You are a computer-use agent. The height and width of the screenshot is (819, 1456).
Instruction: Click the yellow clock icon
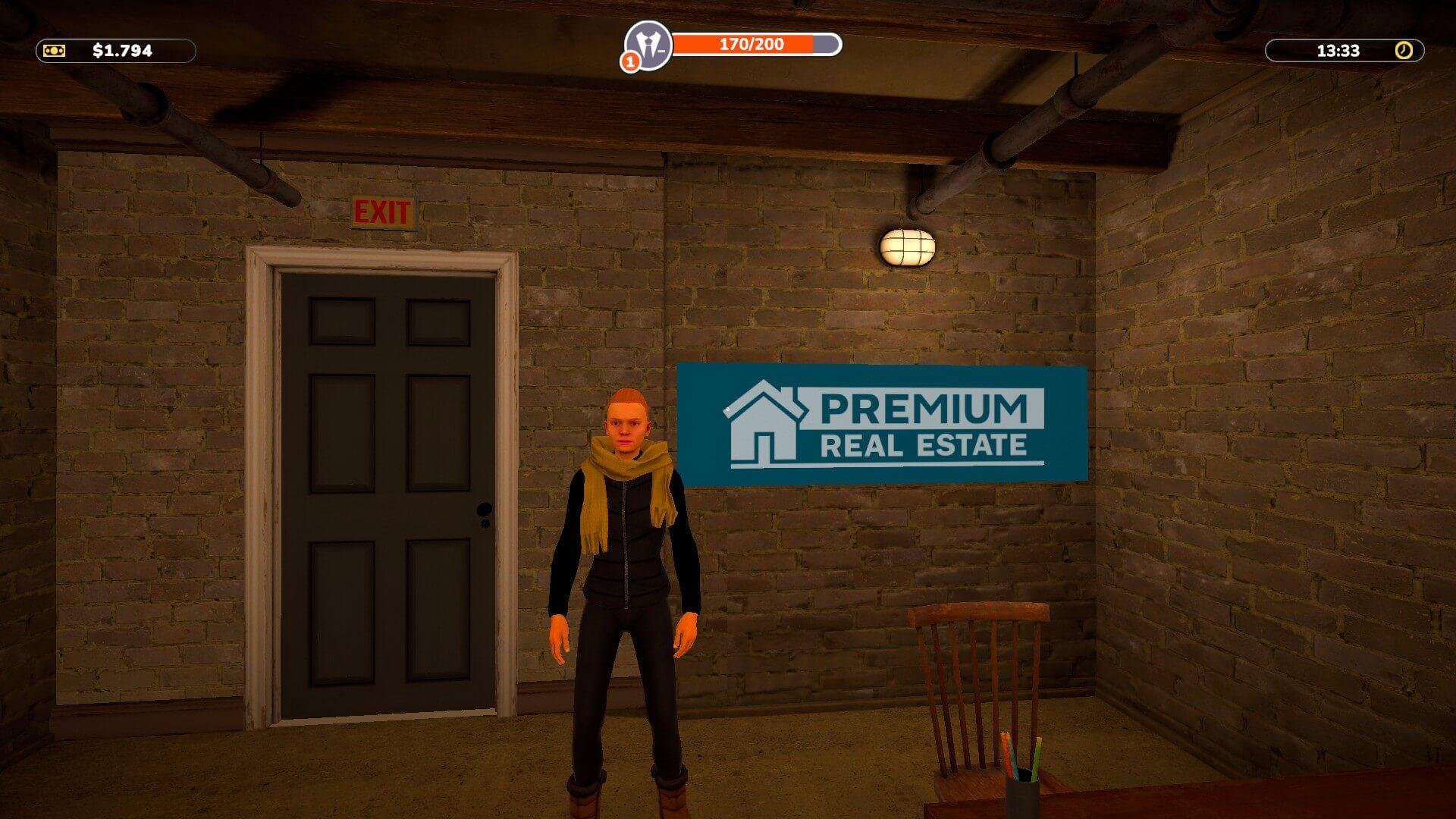click(1404, 51)
